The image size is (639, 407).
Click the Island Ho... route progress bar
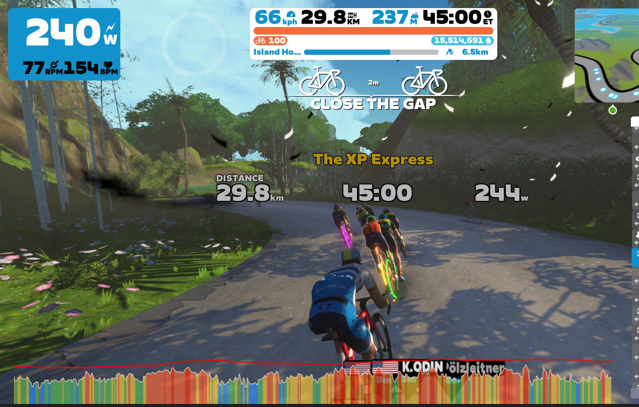coord(370,52)
